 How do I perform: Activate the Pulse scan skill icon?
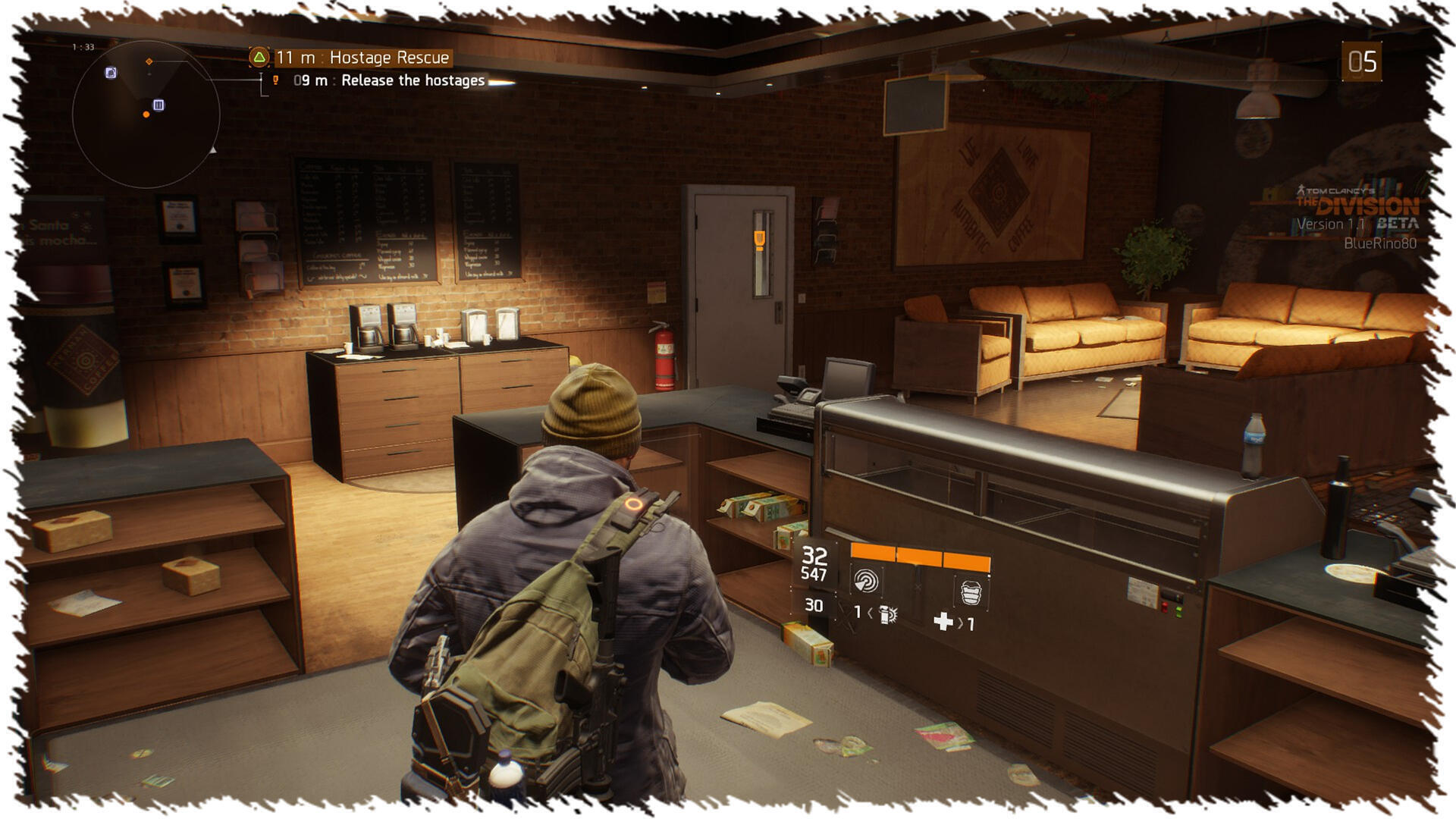pos(865,580)
